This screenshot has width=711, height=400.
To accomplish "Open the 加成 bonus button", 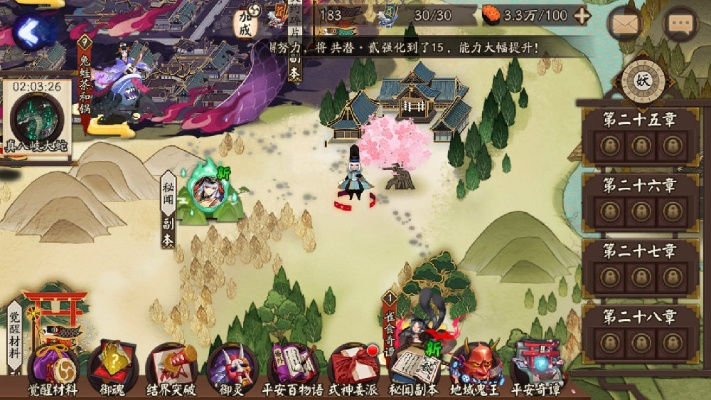I will [x=245, y=22].
